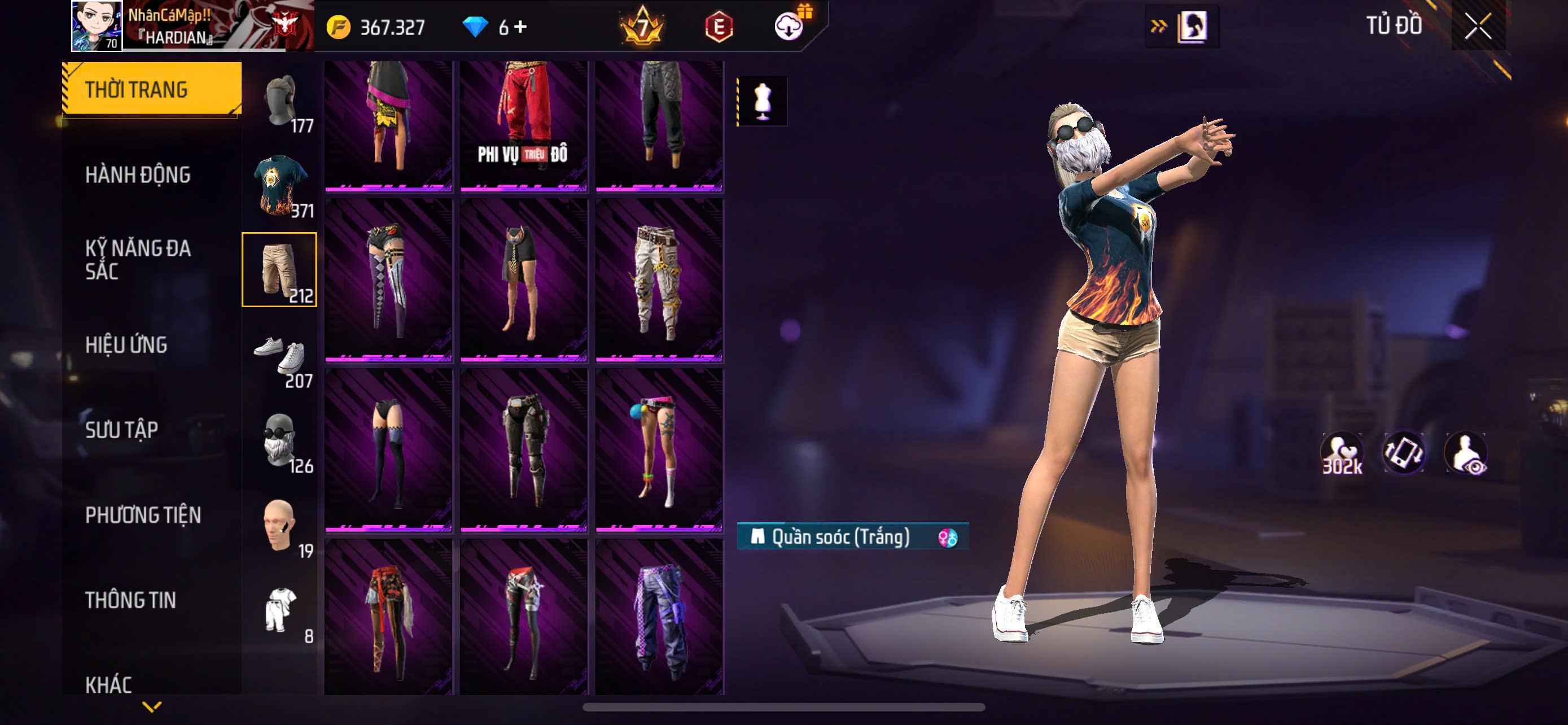
Task: Switch to the Hành Động tab
Action: click(138, 174)
